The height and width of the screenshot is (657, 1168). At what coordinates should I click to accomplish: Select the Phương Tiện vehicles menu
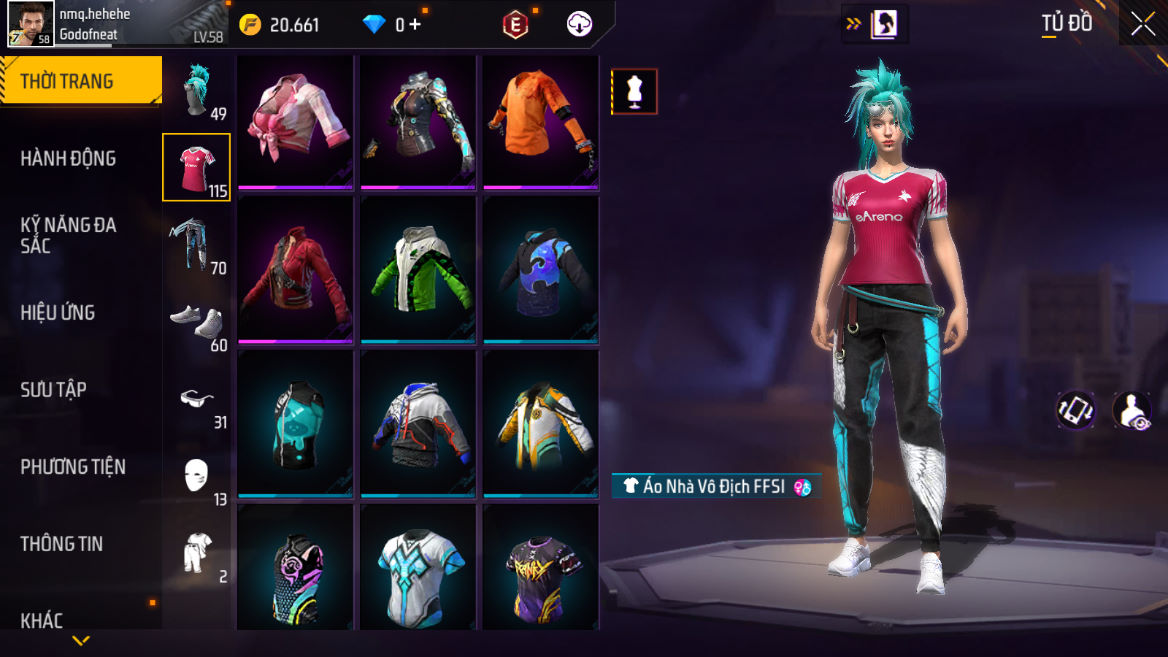73,467
